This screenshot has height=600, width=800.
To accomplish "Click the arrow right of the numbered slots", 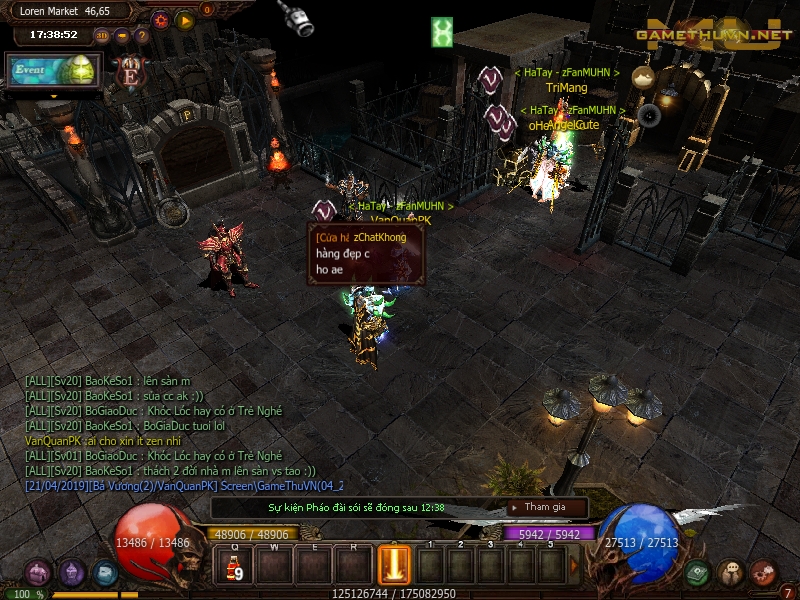I will pos(573,566).
